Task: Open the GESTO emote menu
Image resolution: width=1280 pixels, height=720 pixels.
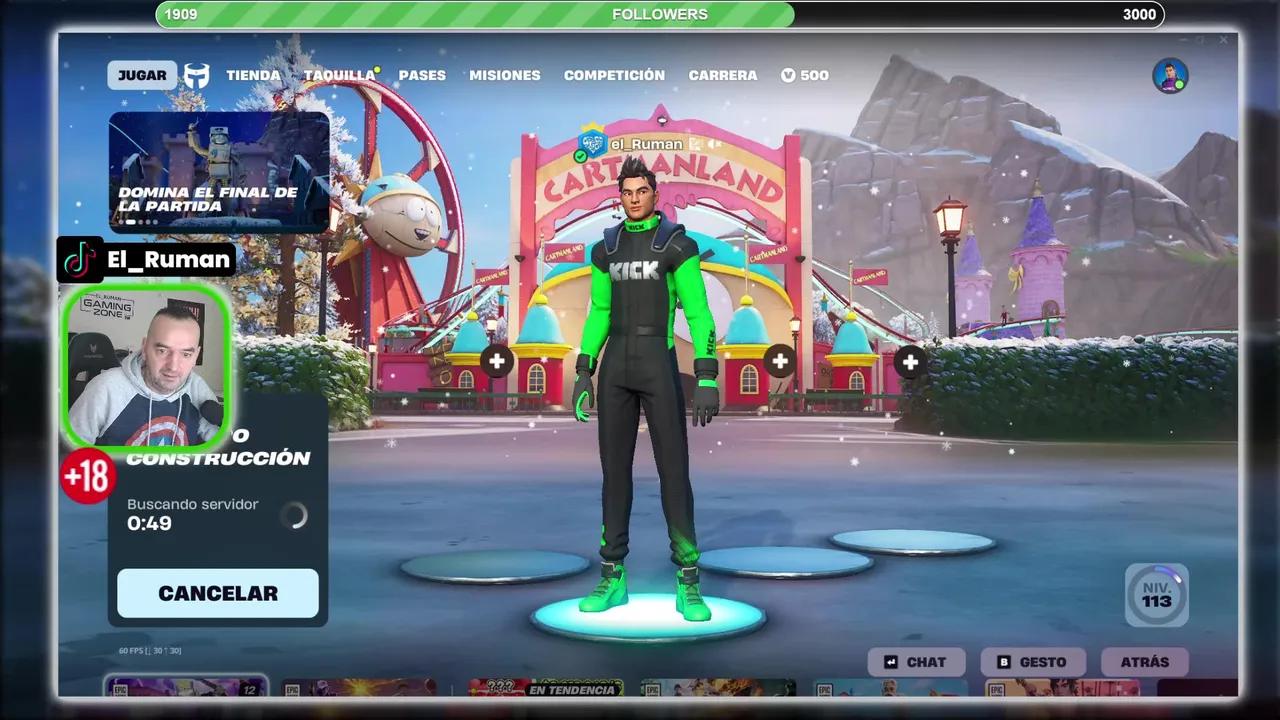Action: point(1031,661)
